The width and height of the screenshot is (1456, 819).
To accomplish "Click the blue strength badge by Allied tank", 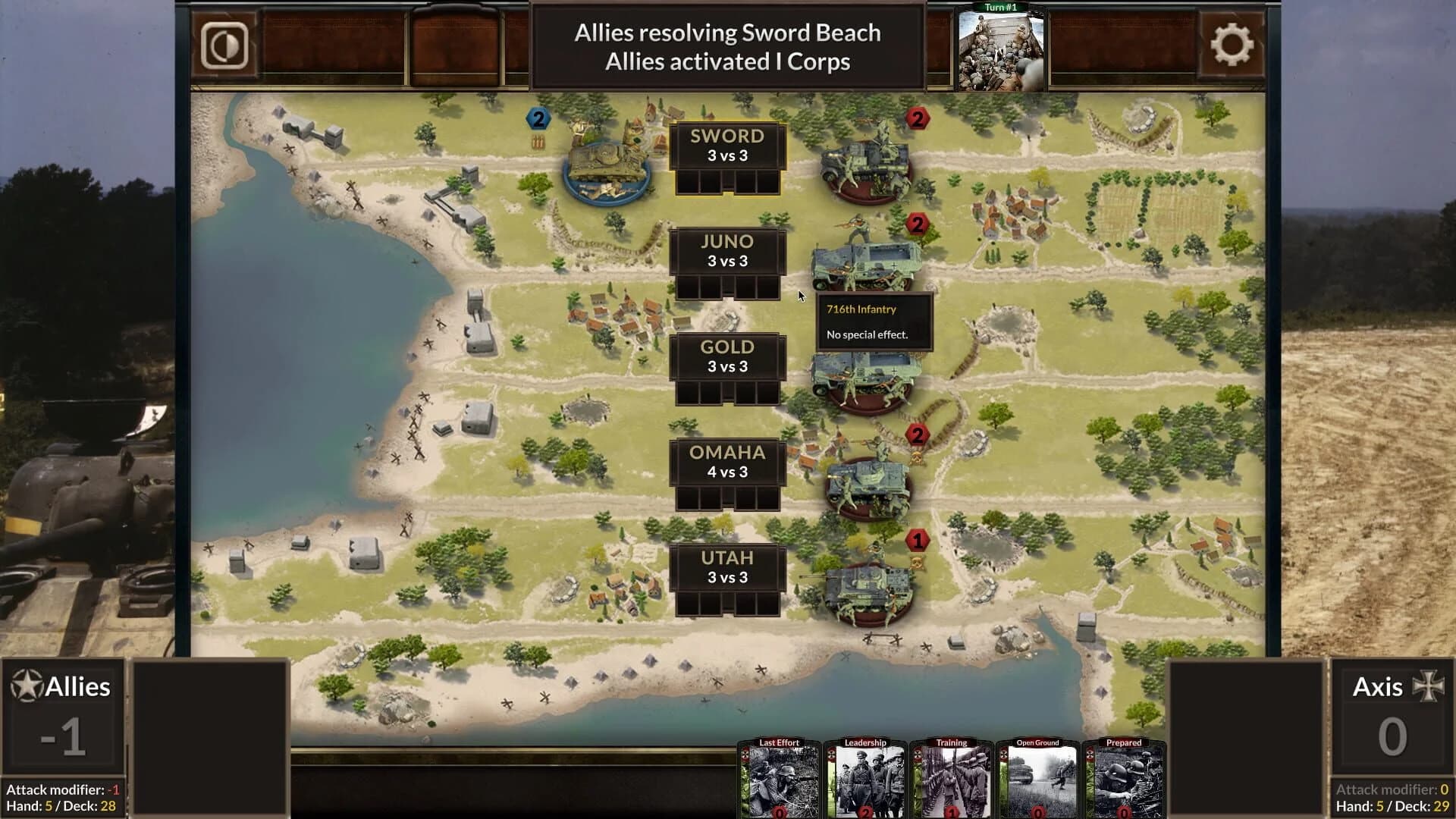I will [x=538, y=118].
